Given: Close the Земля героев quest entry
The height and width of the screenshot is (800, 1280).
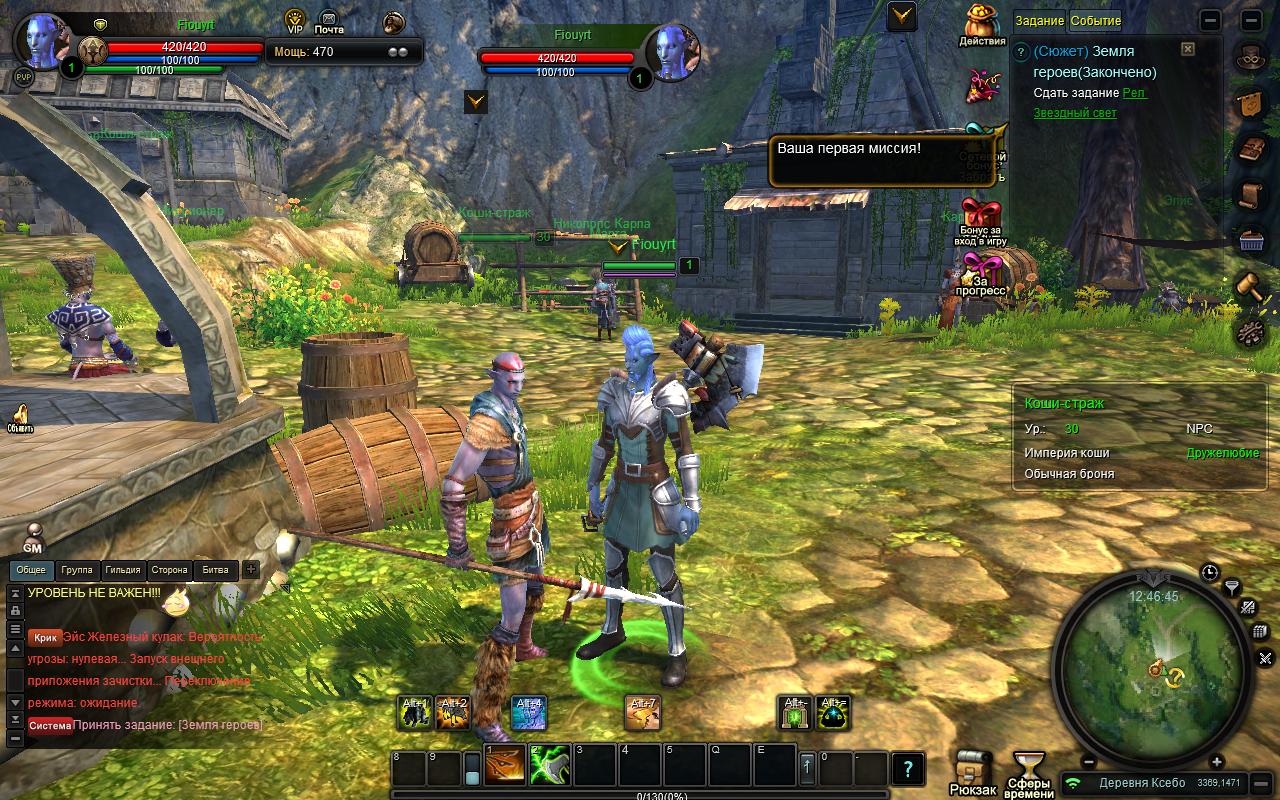Looking at the screenshot, I should pyautogui.click(x=1187, y=48).
